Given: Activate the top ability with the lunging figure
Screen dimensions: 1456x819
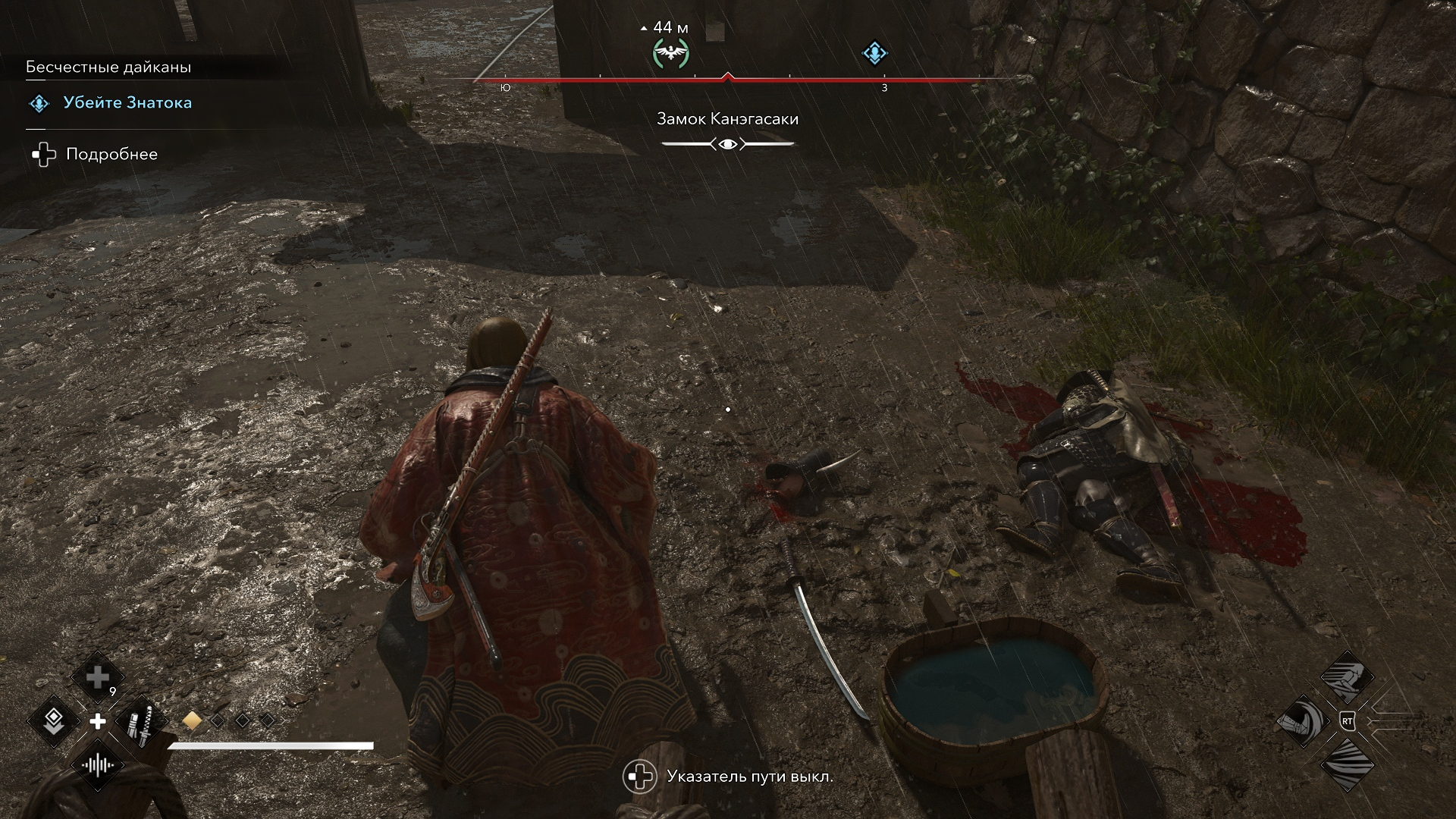Looking at the screenshot, I should pos(1347,677).
